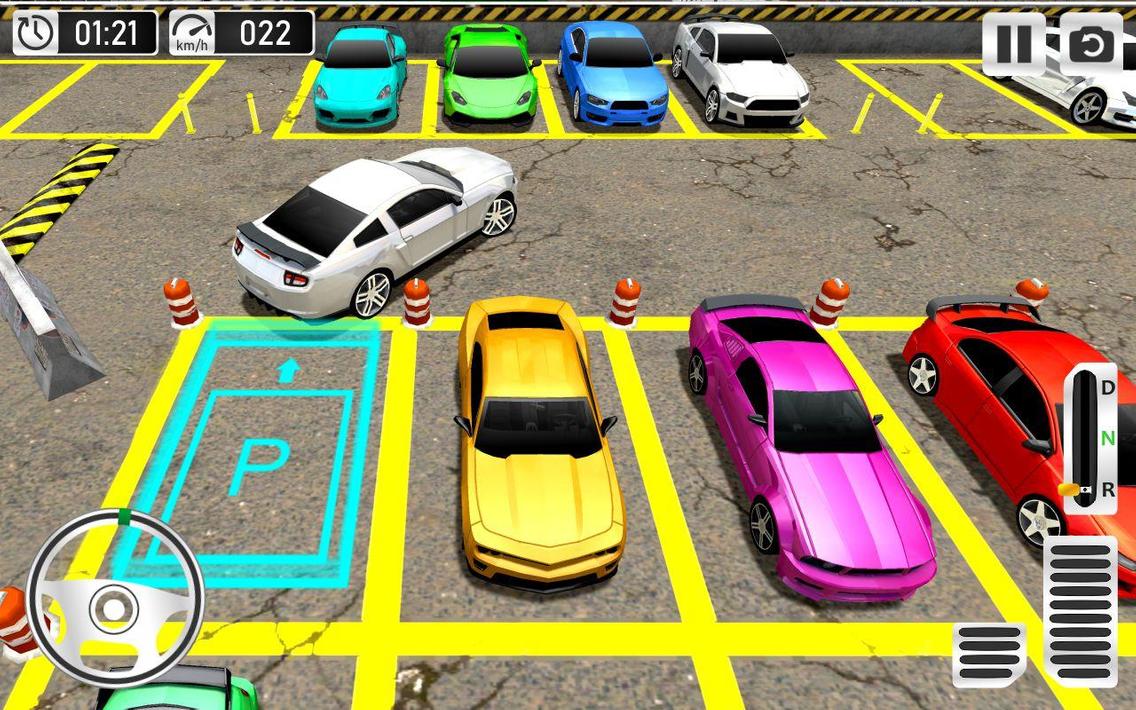
Task: Set the gear lever to N
Action: (1107, 438)
